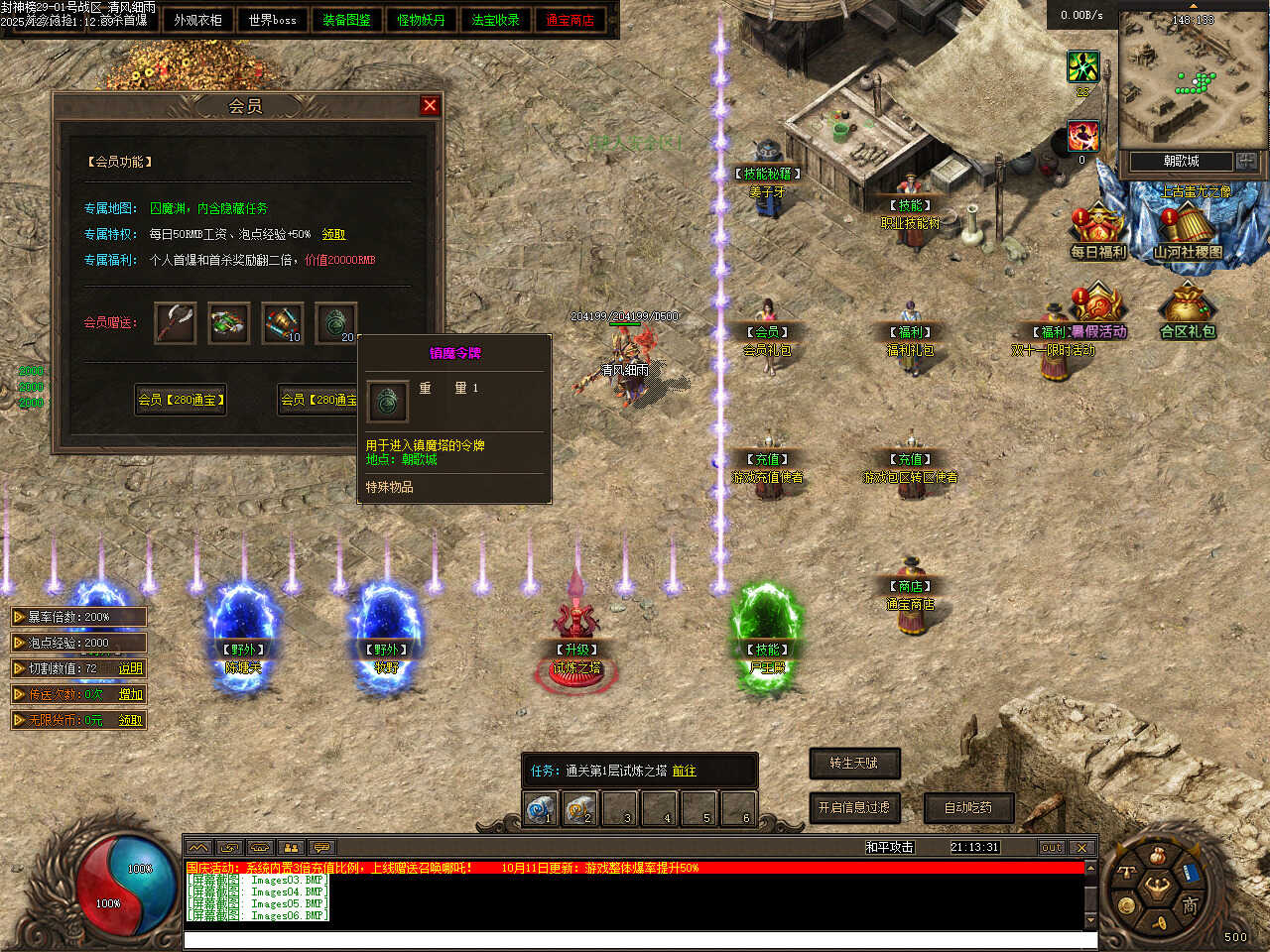1270x952 pixels.
Task: Use the item in hotbar slot 1
Action: click(541, 809)
